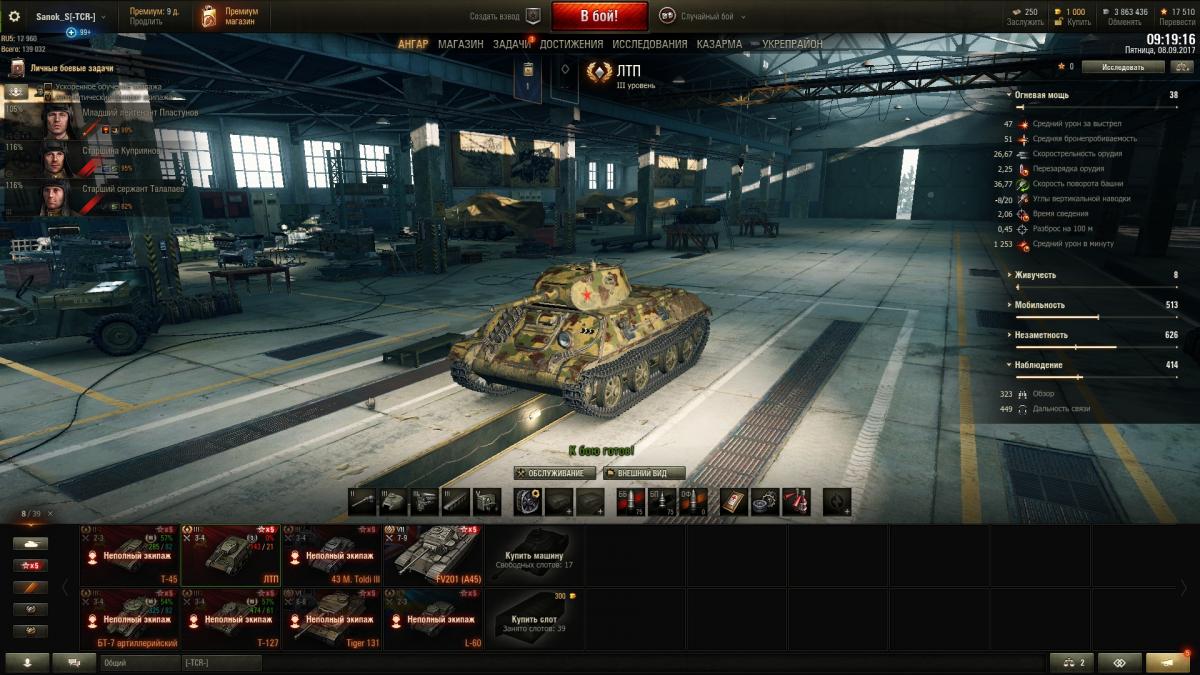Image resolution: width=1200 pixels, height=675 pixels.
Task: Open the КАЗАРМА tab
Action: (719, 45)
